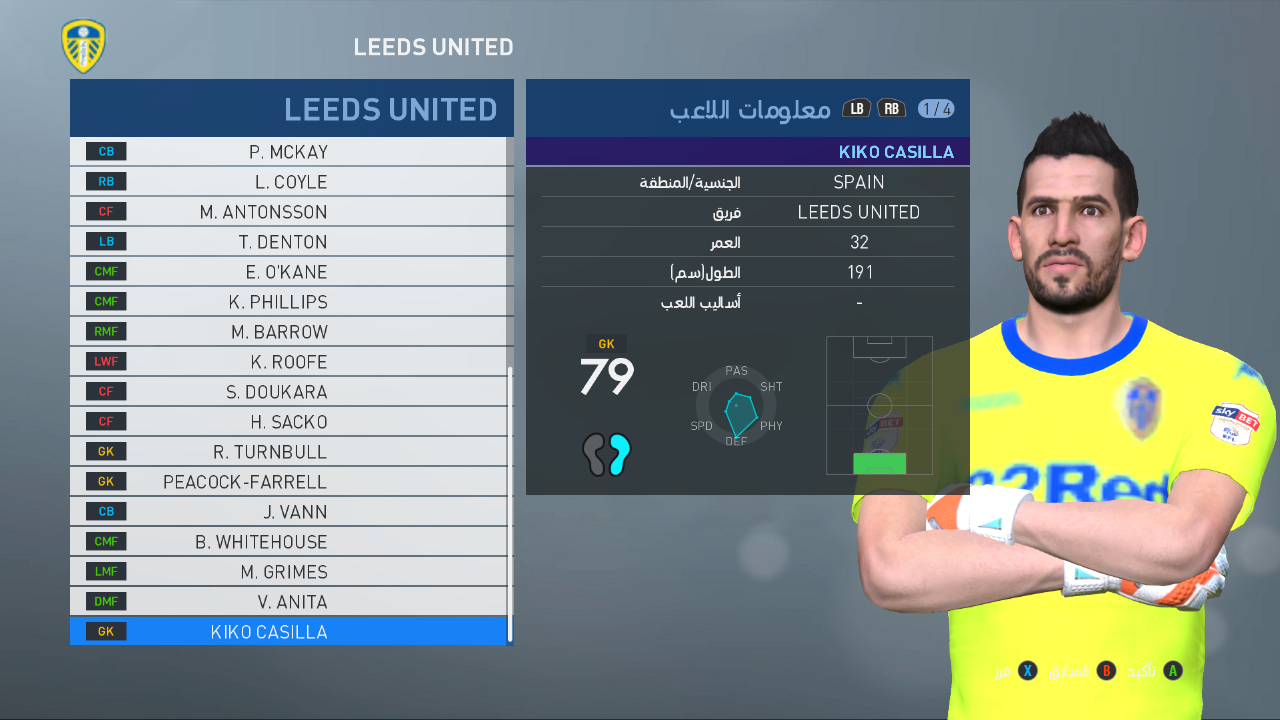Viewport: 1280px width, 720px height.
Task: Click the green position marker on pitch map
Action: [x=879, y=463]
